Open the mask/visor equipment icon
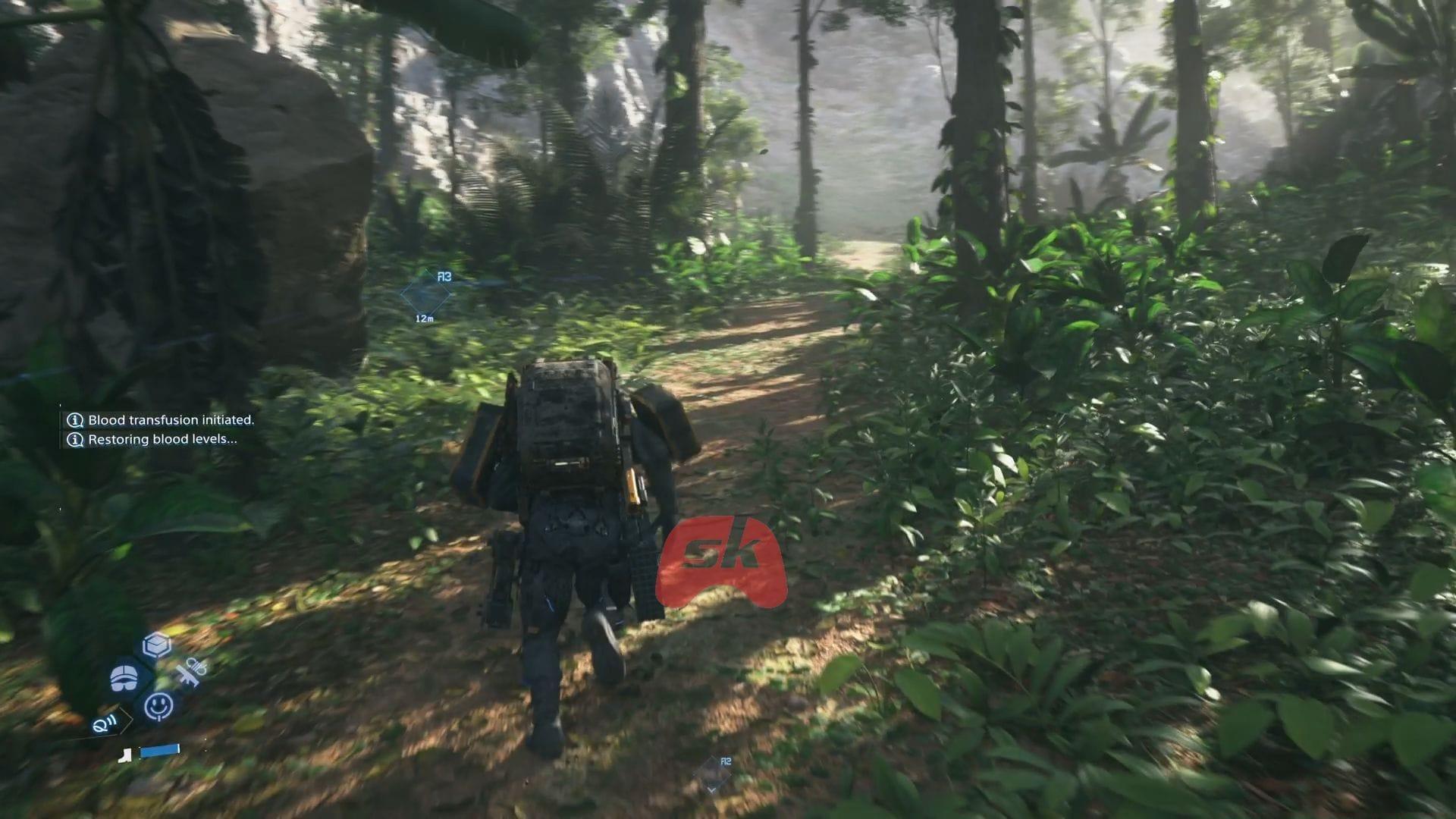The width and height of the screenshot is (1456, 819). pyautogui.click(x=124, y=677)
